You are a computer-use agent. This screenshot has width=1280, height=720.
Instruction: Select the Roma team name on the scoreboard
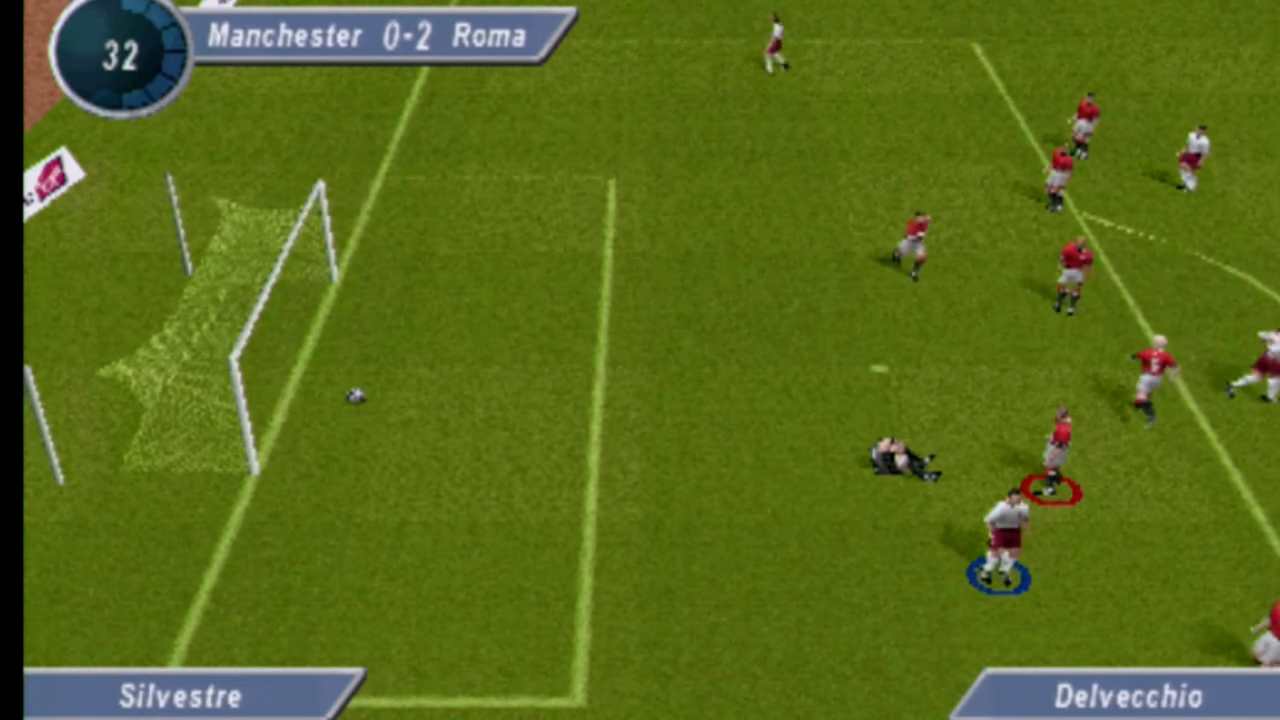pos(489,37)
